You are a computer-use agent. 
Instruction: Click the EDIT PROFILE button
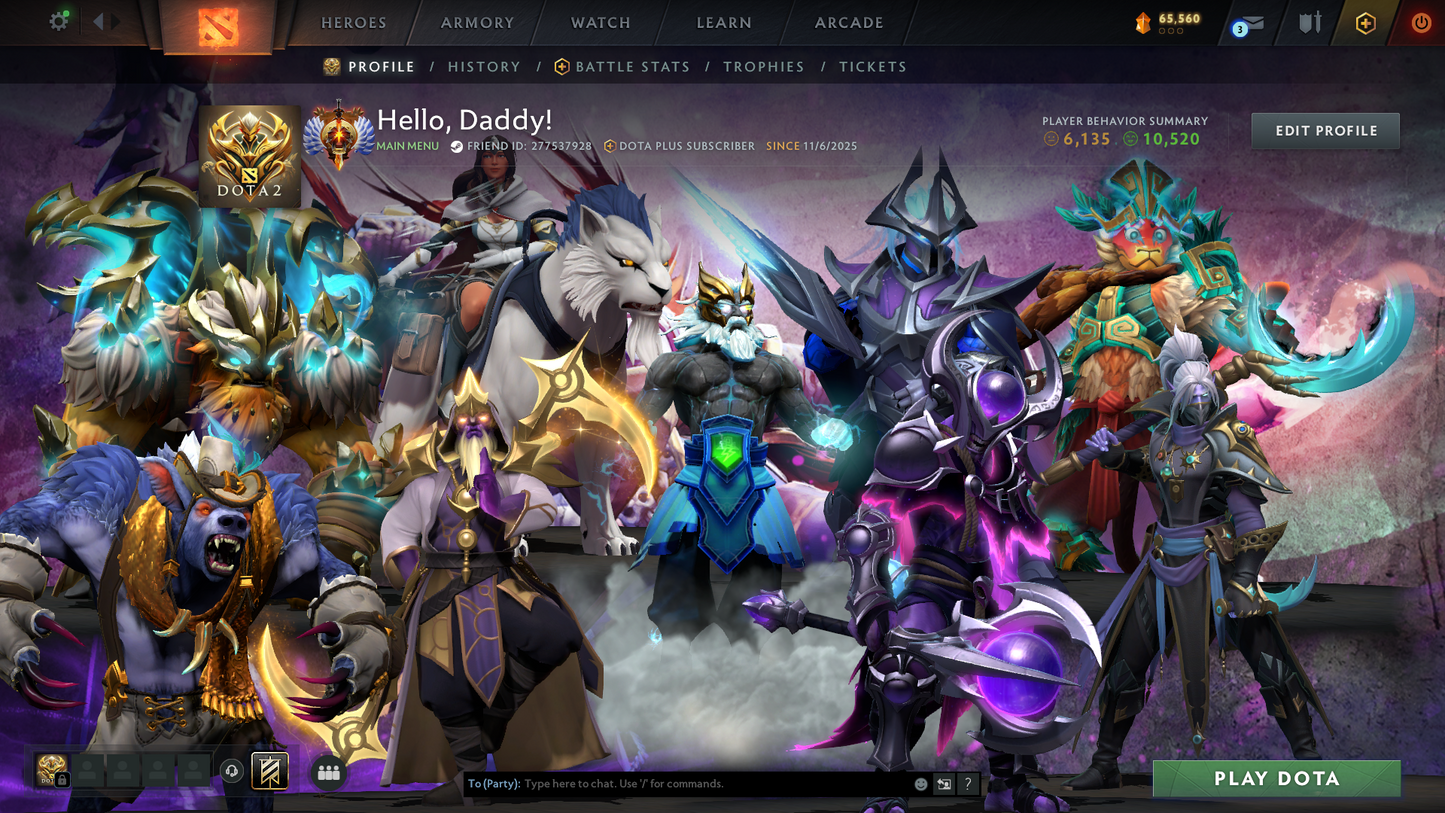pyautogui.click(x=1325, y=130)
